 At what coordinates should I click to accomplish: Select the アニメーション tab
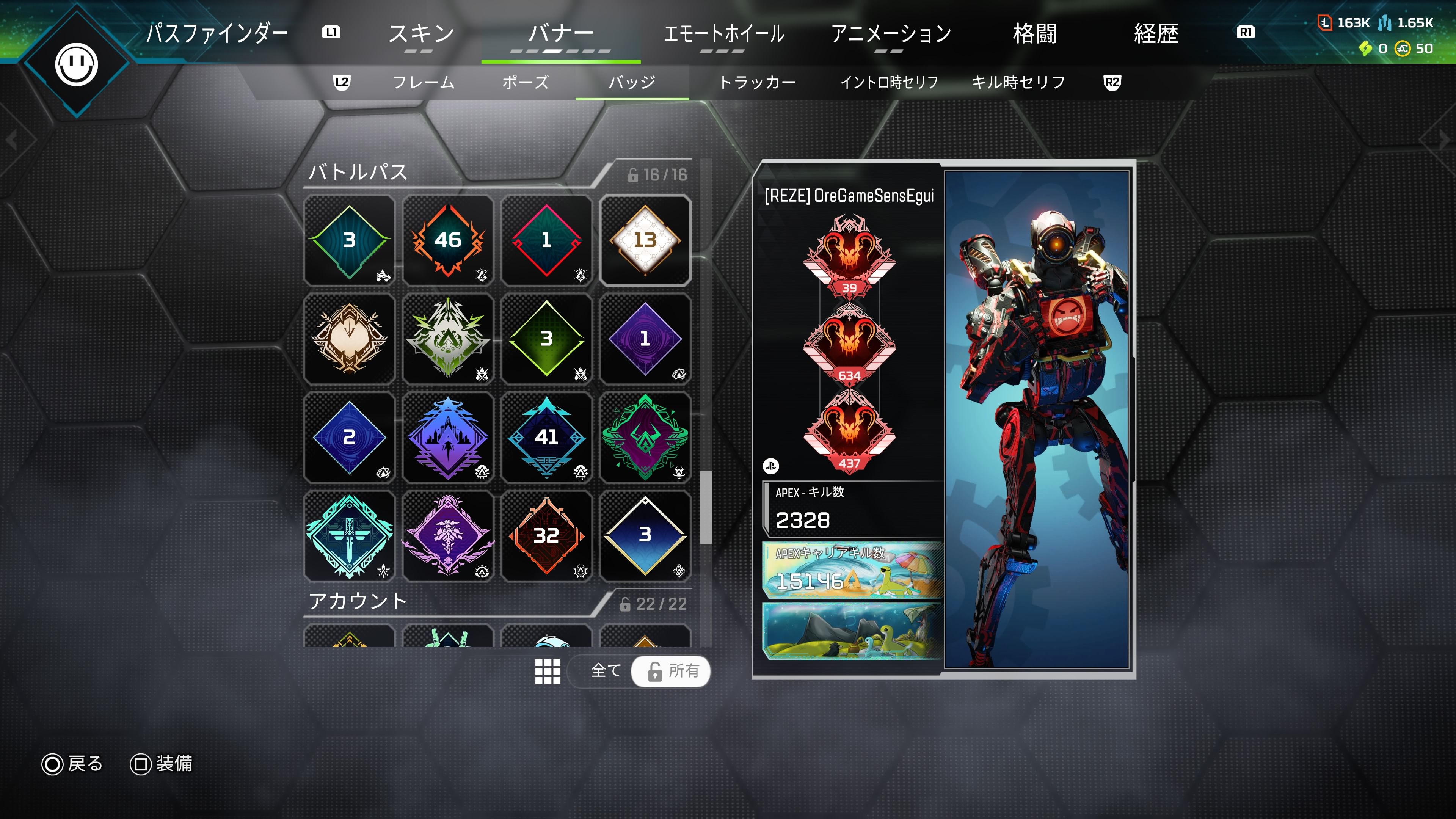click(x=891, y=34)
